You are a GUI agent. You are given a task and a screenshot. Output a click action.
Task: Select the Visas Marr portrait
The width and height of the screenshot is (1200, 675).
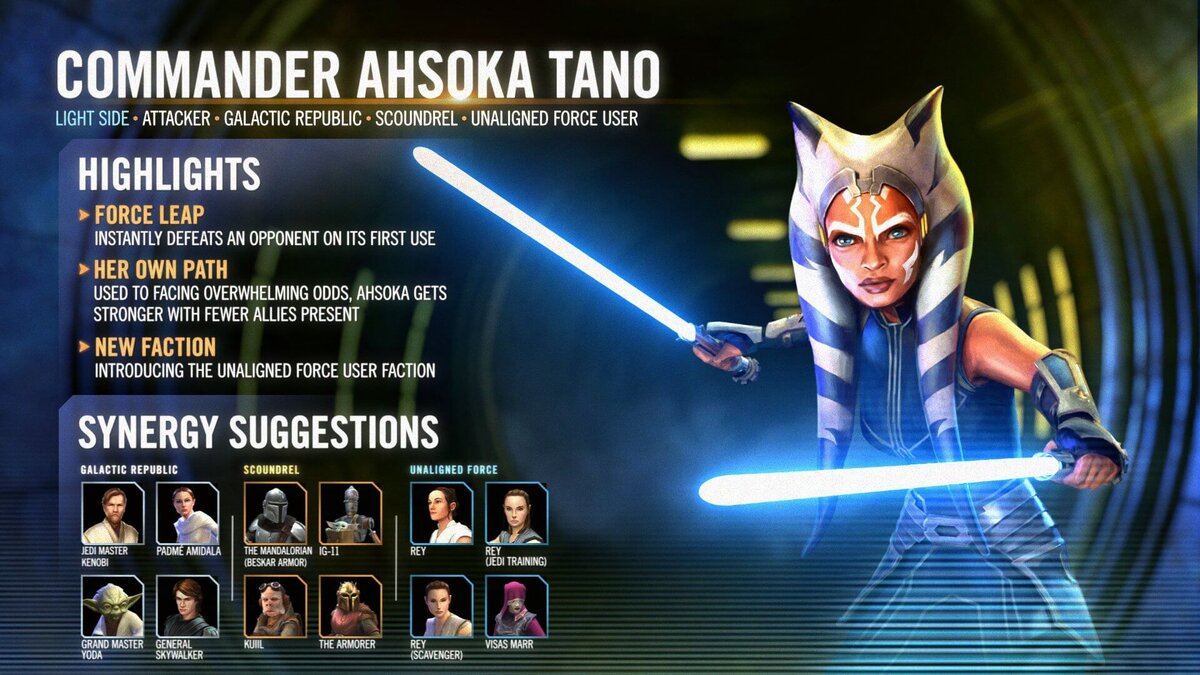[517, 607]
